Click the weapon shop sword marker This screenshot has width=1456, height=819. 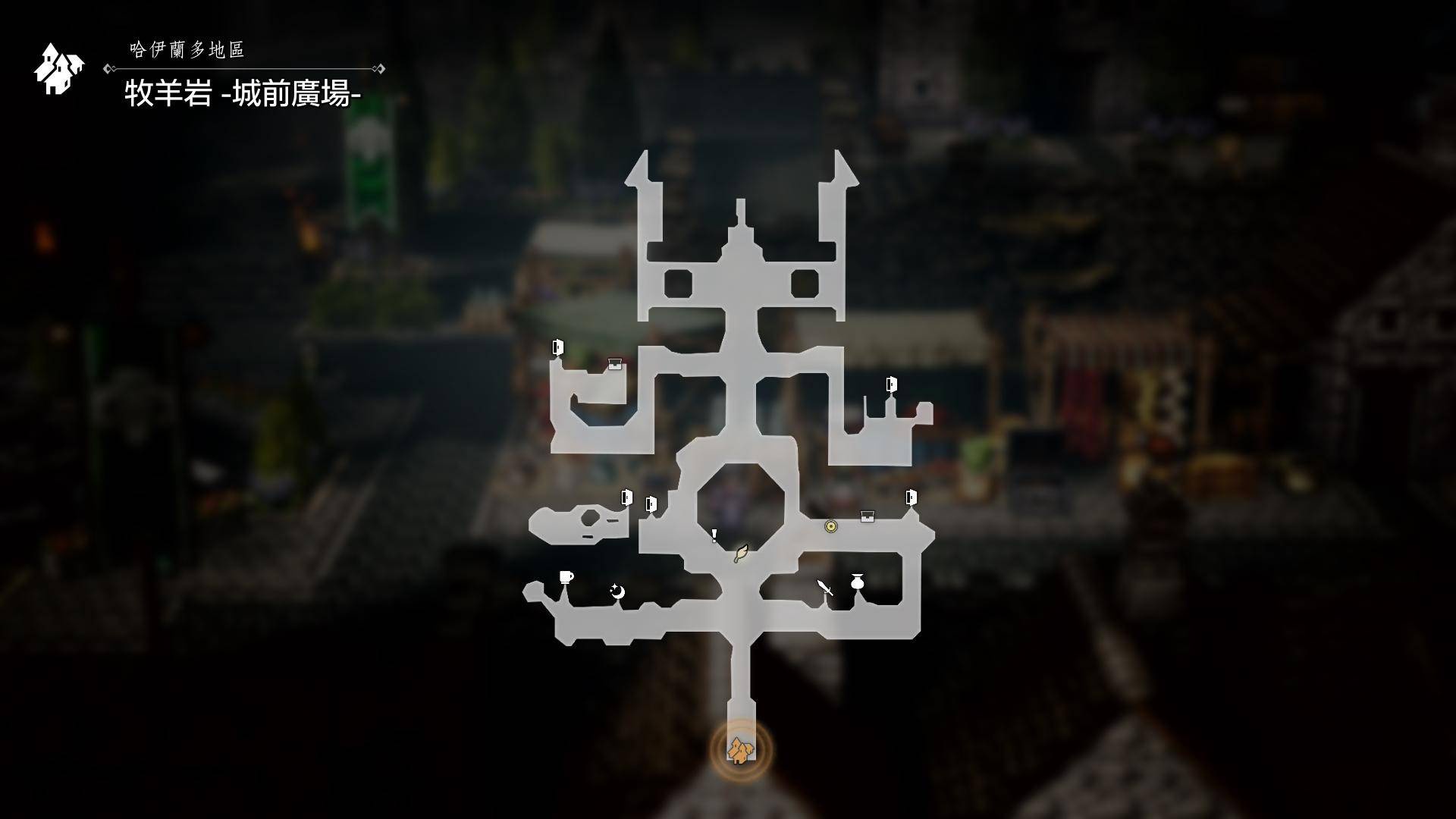coord(825,588)
